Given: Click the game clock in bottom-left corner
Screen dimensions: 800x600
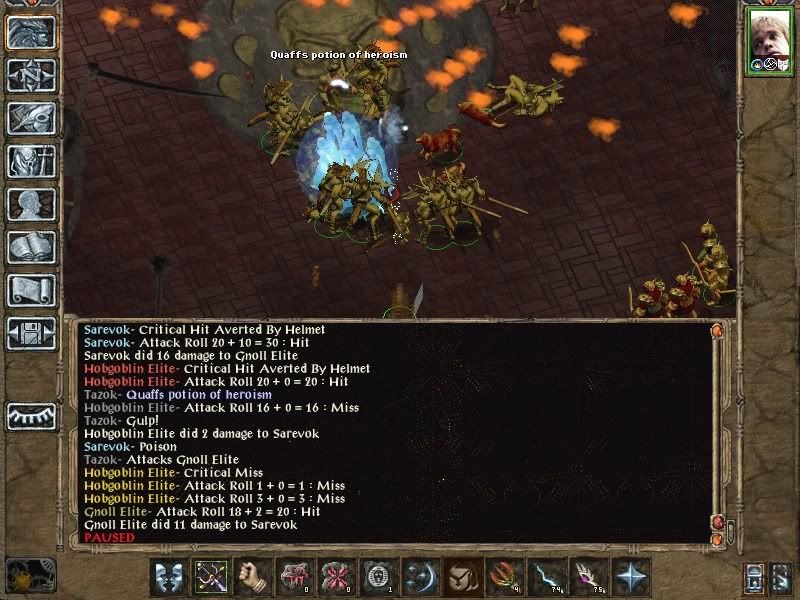Looking at the screenshot, I should point(28,575).
